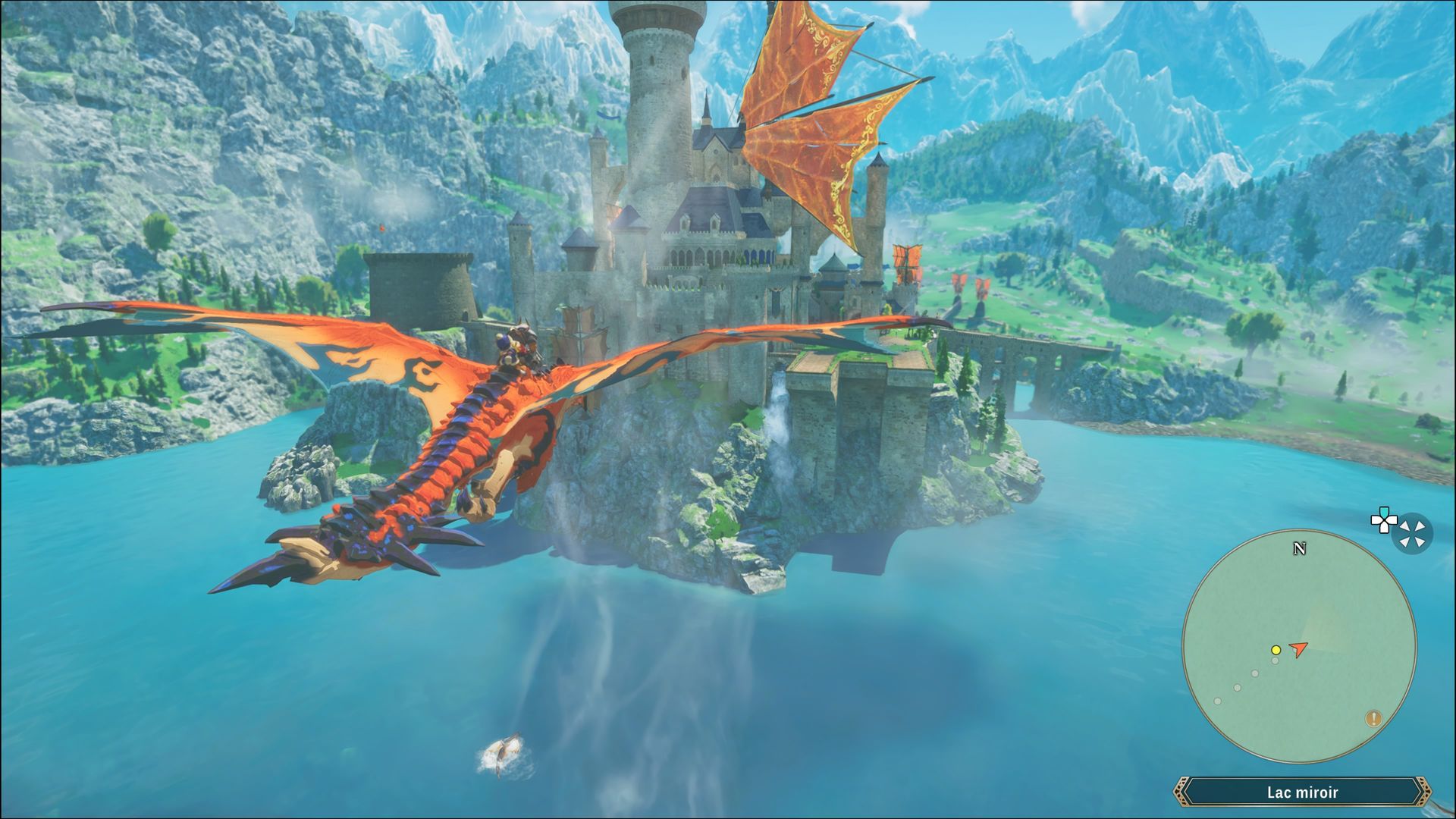Click the yellow dot marker on the minimap
This screenshot has height=819, width=1456.
click(1276, 650)
